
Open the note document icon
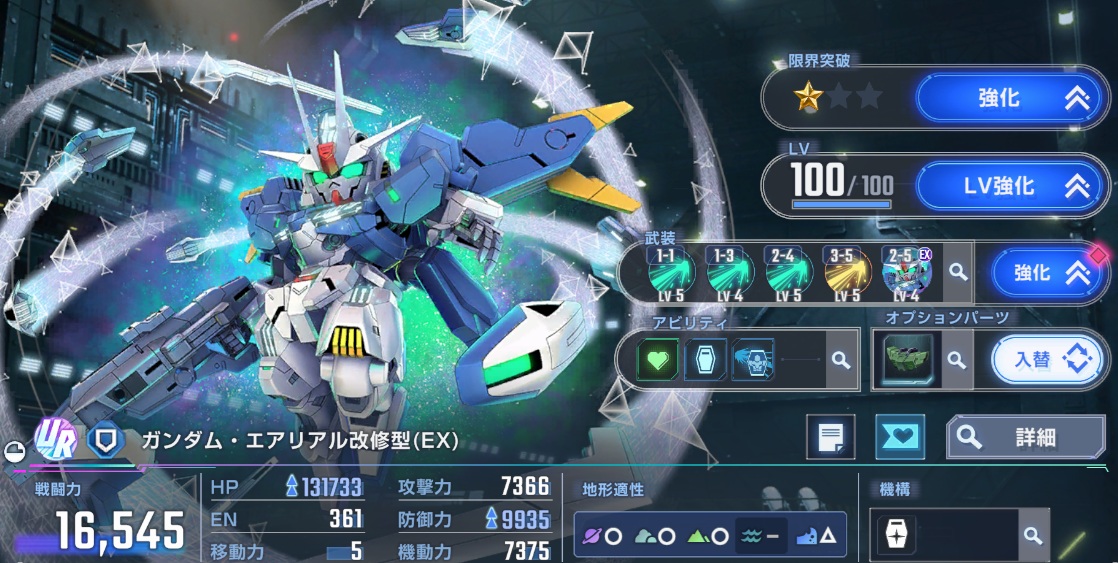tap(831, 437)
